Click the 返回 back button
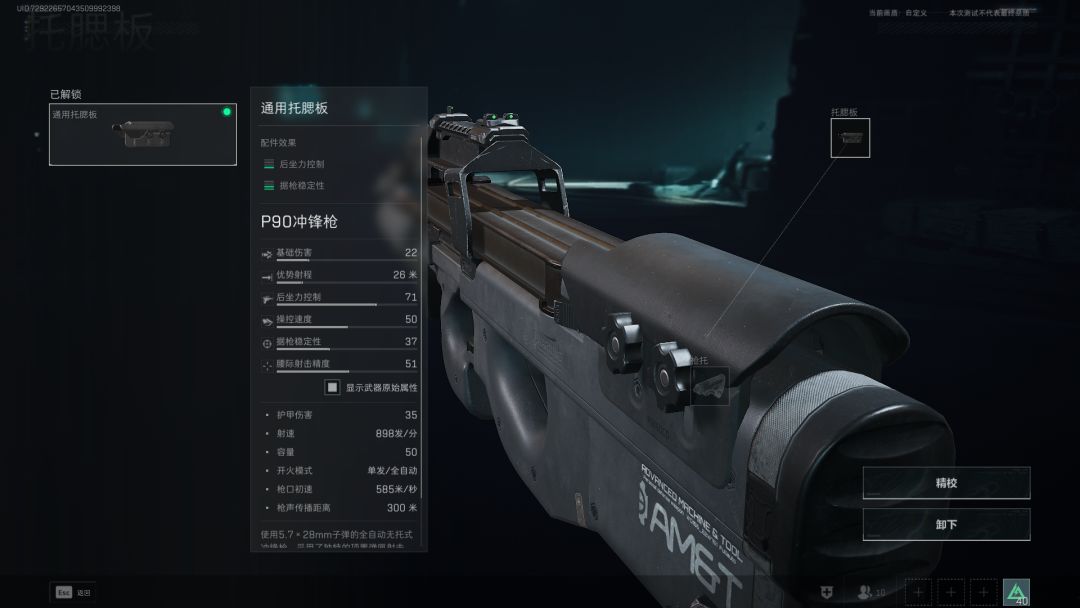This screenshot has width=1080, height=608. 73,592
